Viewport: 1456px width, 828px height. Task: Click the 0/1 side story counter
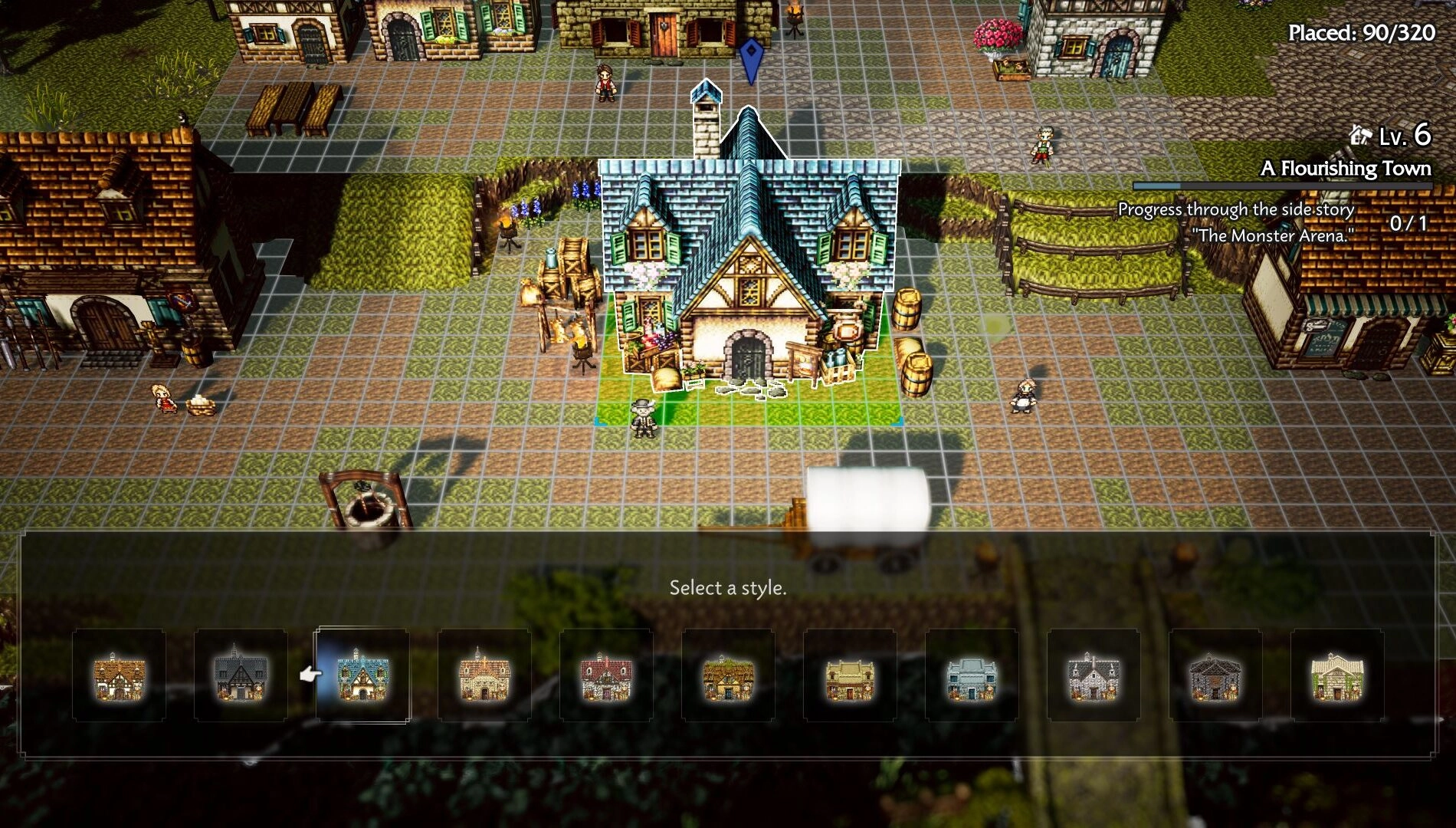tap(1409, 222)
